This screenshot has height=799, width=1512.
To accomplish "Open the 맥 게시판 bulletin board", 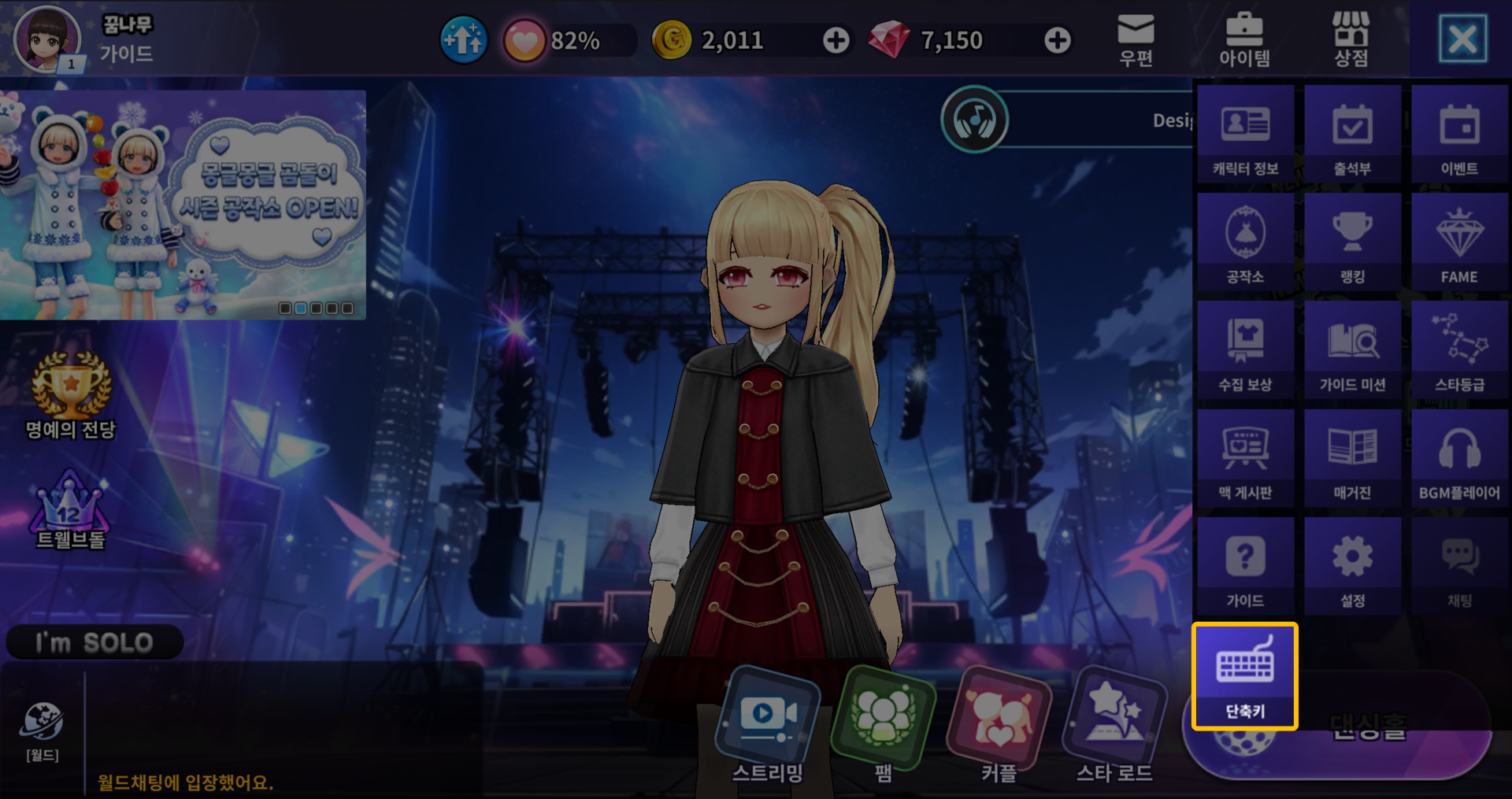I will pos(1245,458).
